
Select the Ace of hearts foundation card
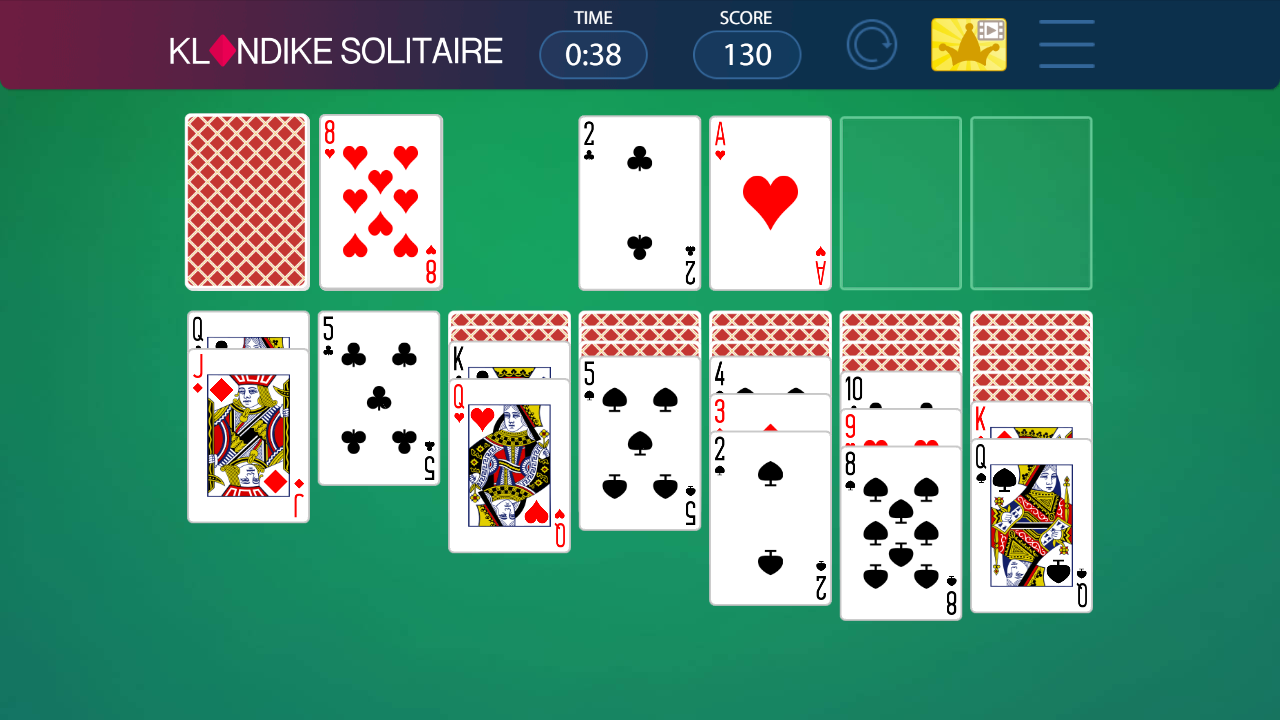coord(769,201)
